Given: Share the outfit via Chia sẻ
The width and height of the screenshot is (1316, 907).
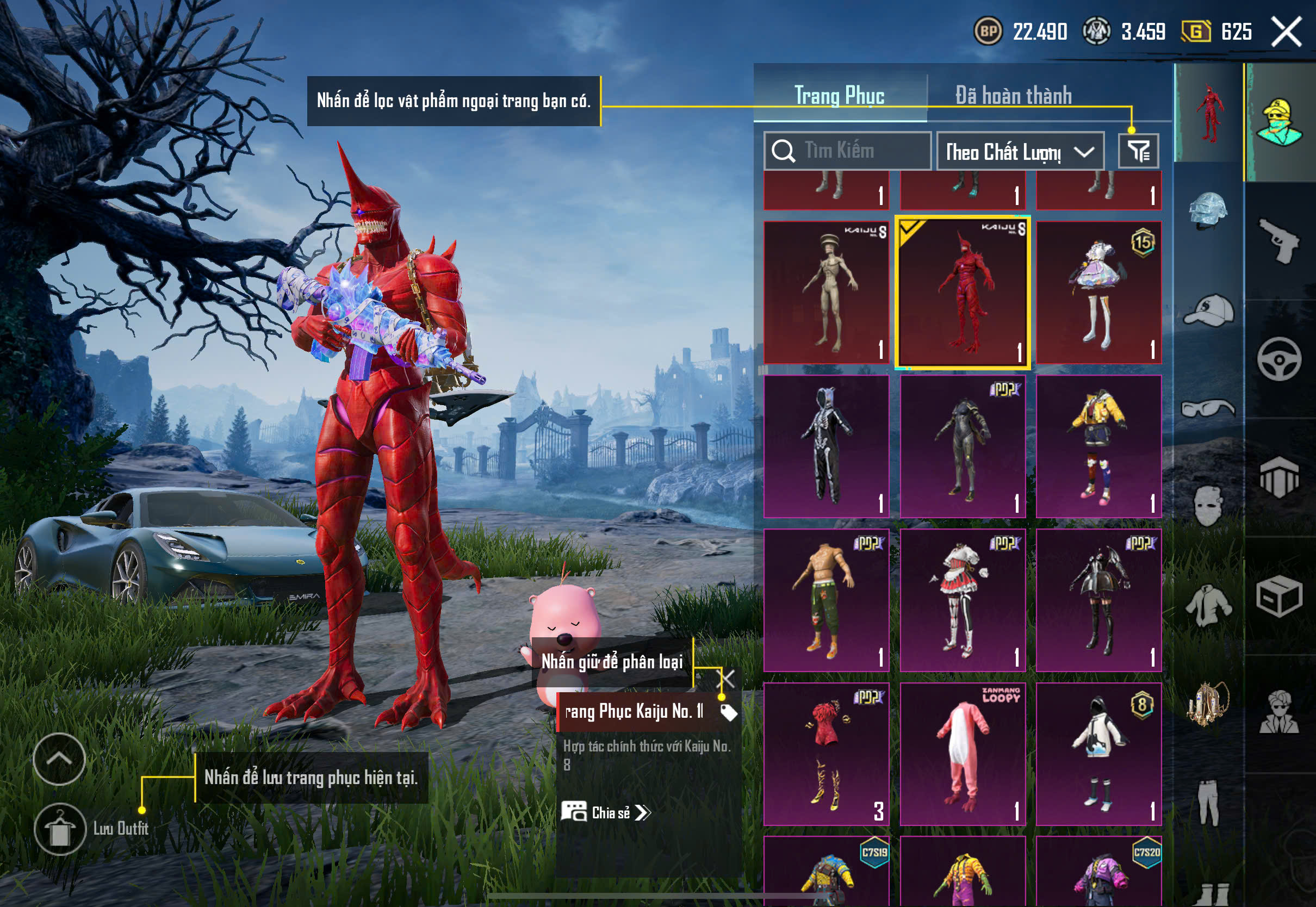Looking at the screenshot, I should pos(606,813).
